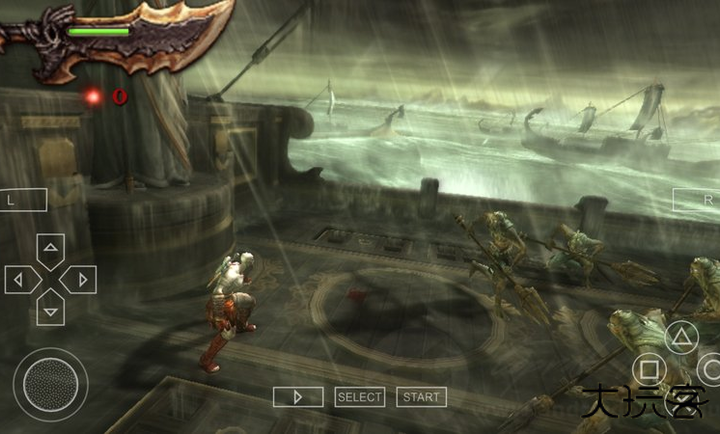This screenshot has height=434, width=720.
Task: Touch the on-screen analog stick
Action: point(50,384)
